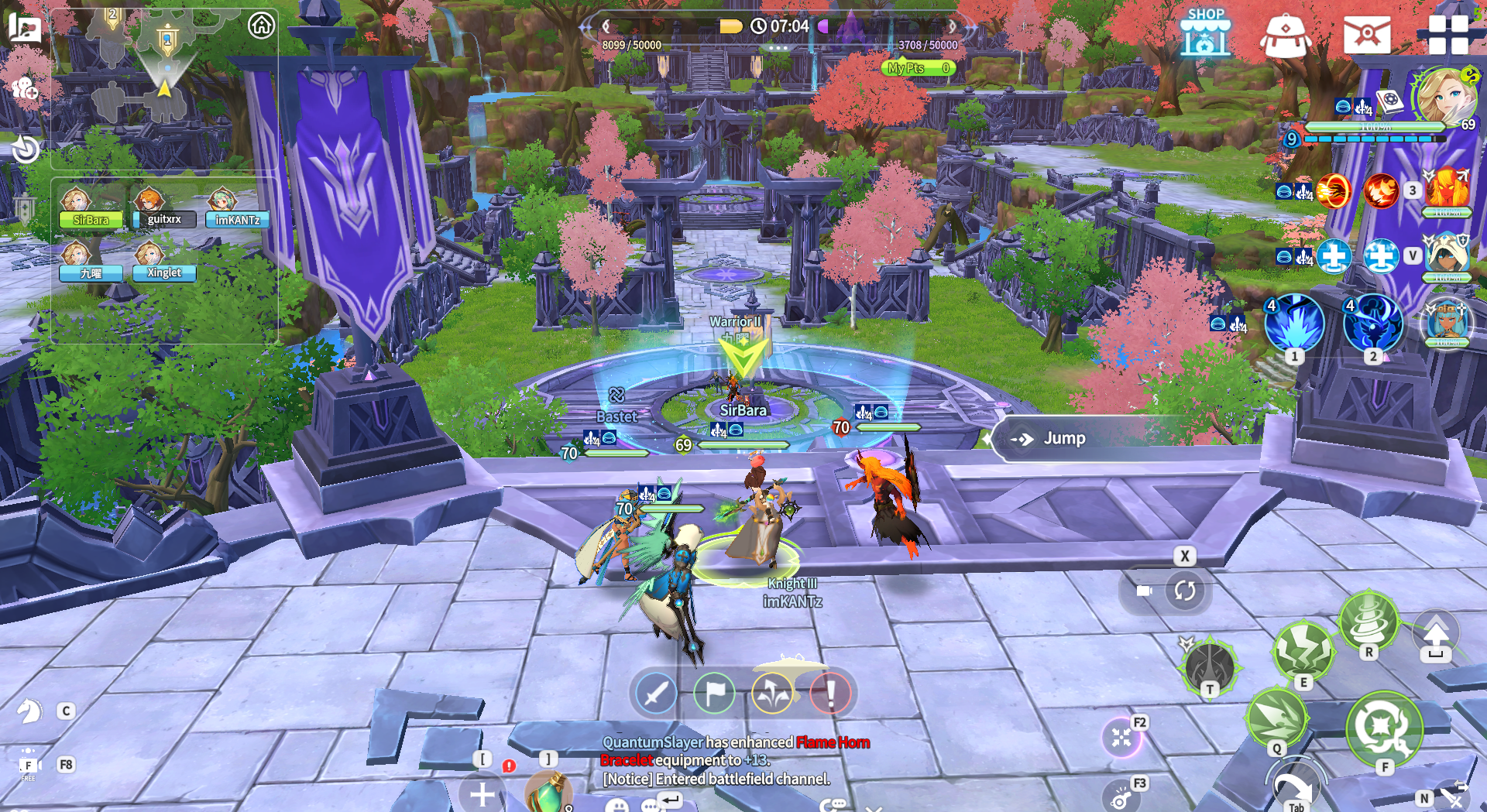Open the four-square main menu grid
Viewport: 1487px width, 812px height.
pos(1448,35)
